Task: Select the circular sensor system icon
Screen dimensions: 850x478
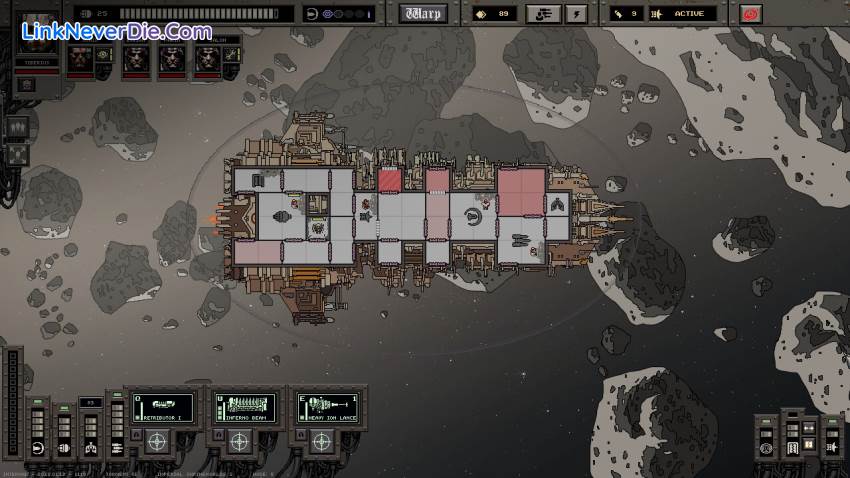Action: (x=768, y=448)
